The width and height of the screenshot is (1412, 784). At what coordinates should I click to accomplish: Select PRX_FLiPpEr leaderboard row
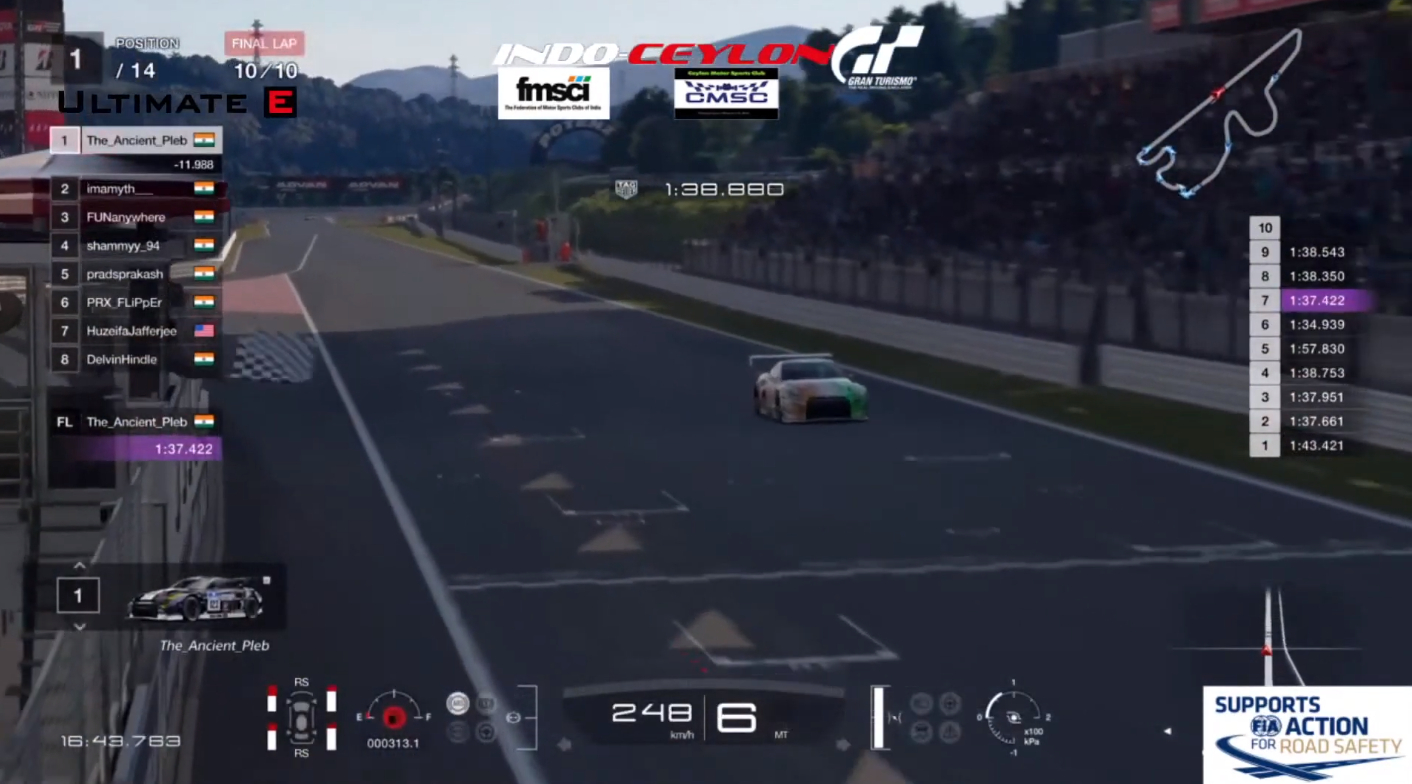point(136,302)
